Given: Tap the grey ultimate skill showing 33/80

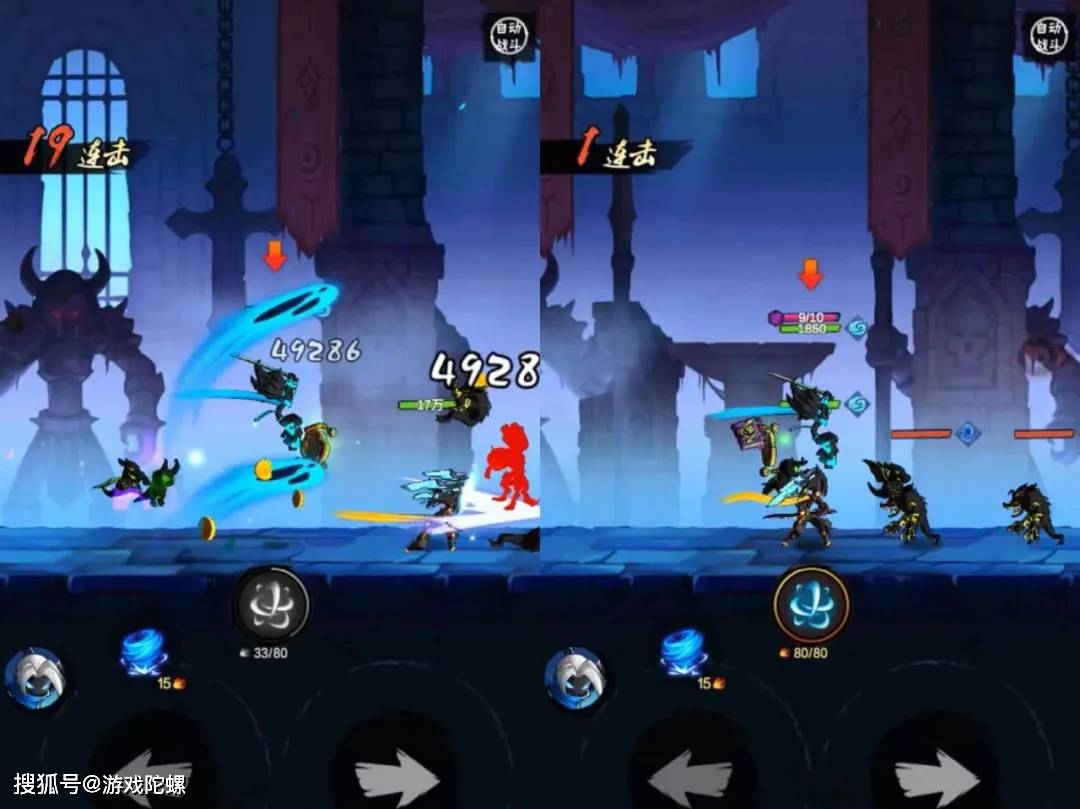Looking at the screenshot, I should tap(271, 604).
